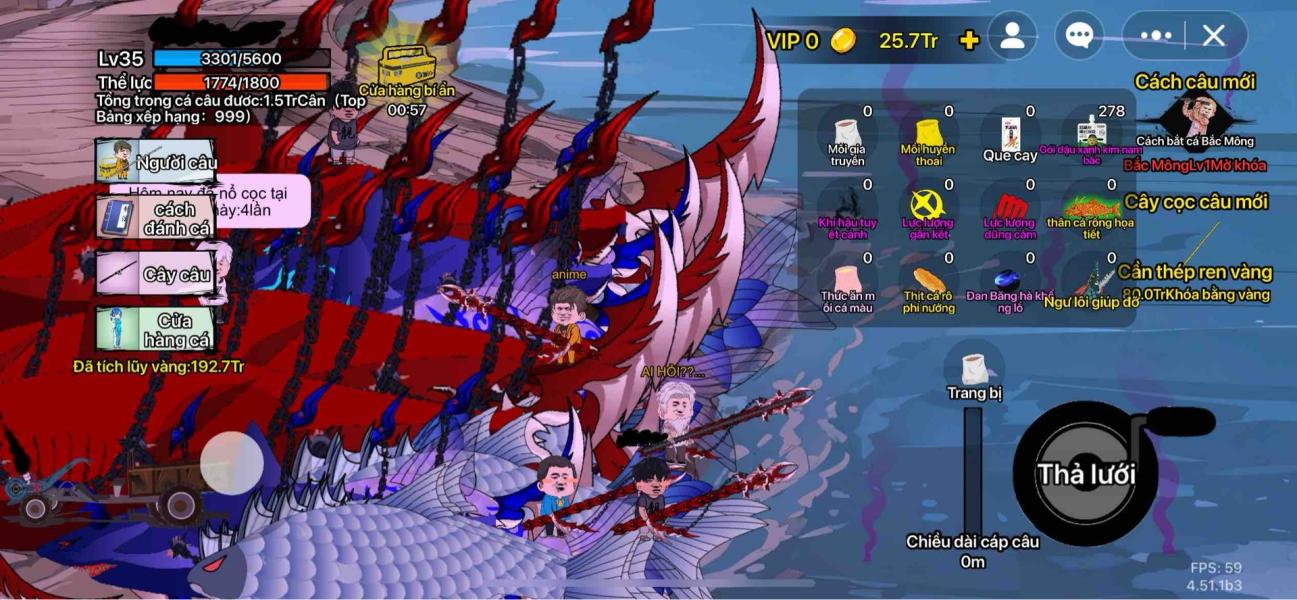
Task: Open the chat bubble button
Action: [1078, 37]
